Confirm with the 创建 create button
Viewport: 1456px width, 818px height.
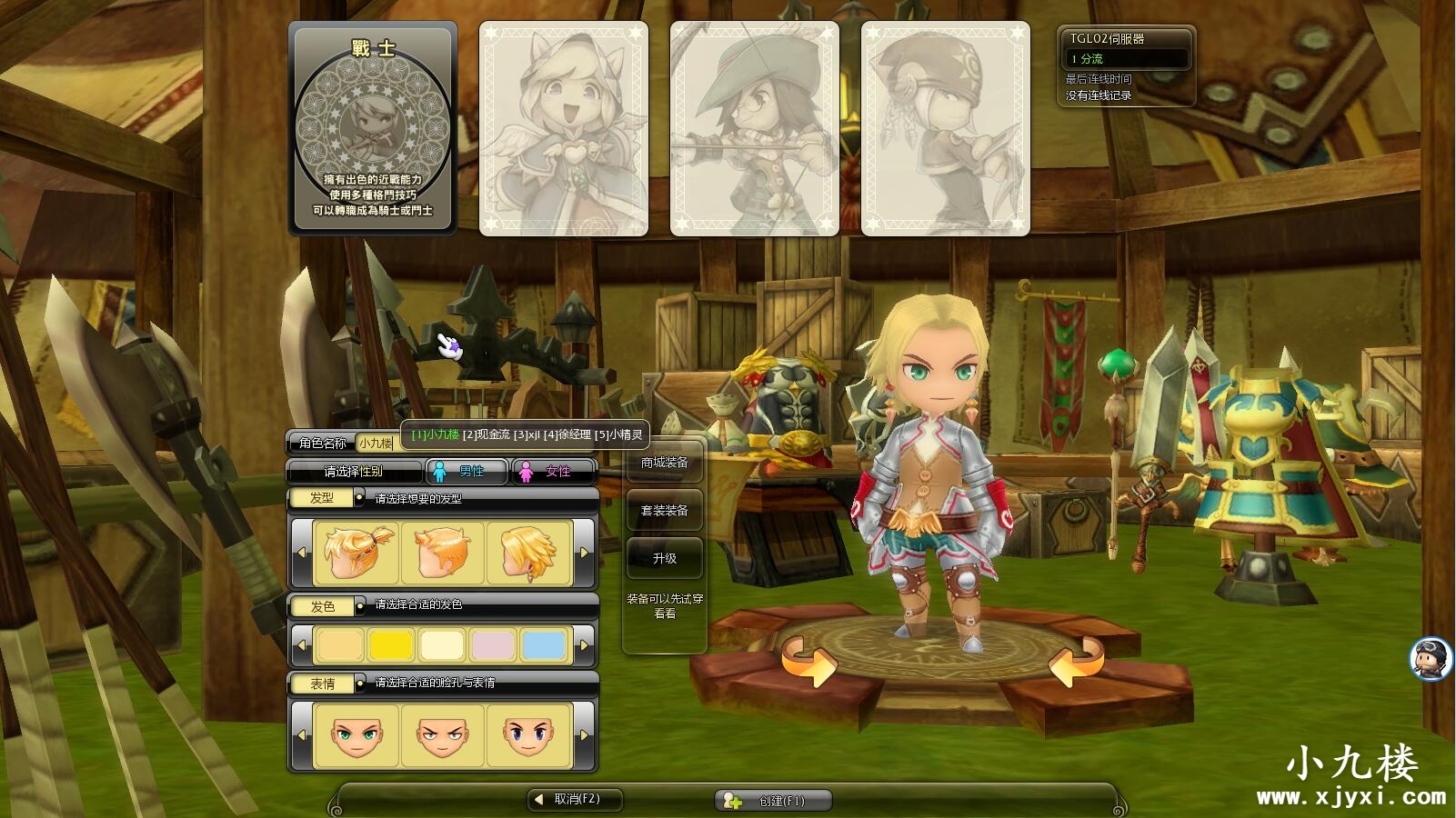coord(773,800)
